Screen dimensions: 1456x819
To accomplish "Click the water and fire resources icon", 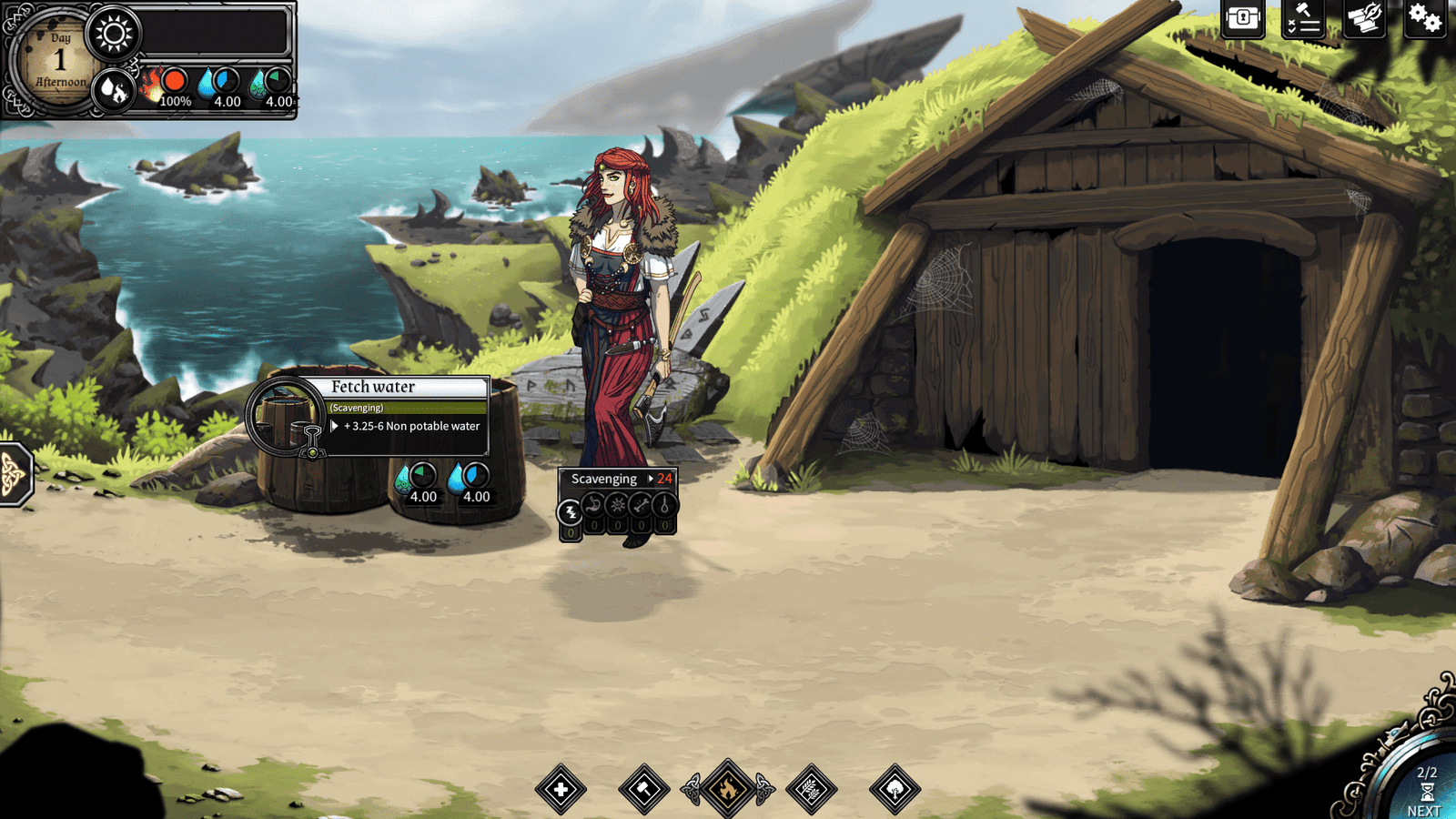I will coord(114,90).
